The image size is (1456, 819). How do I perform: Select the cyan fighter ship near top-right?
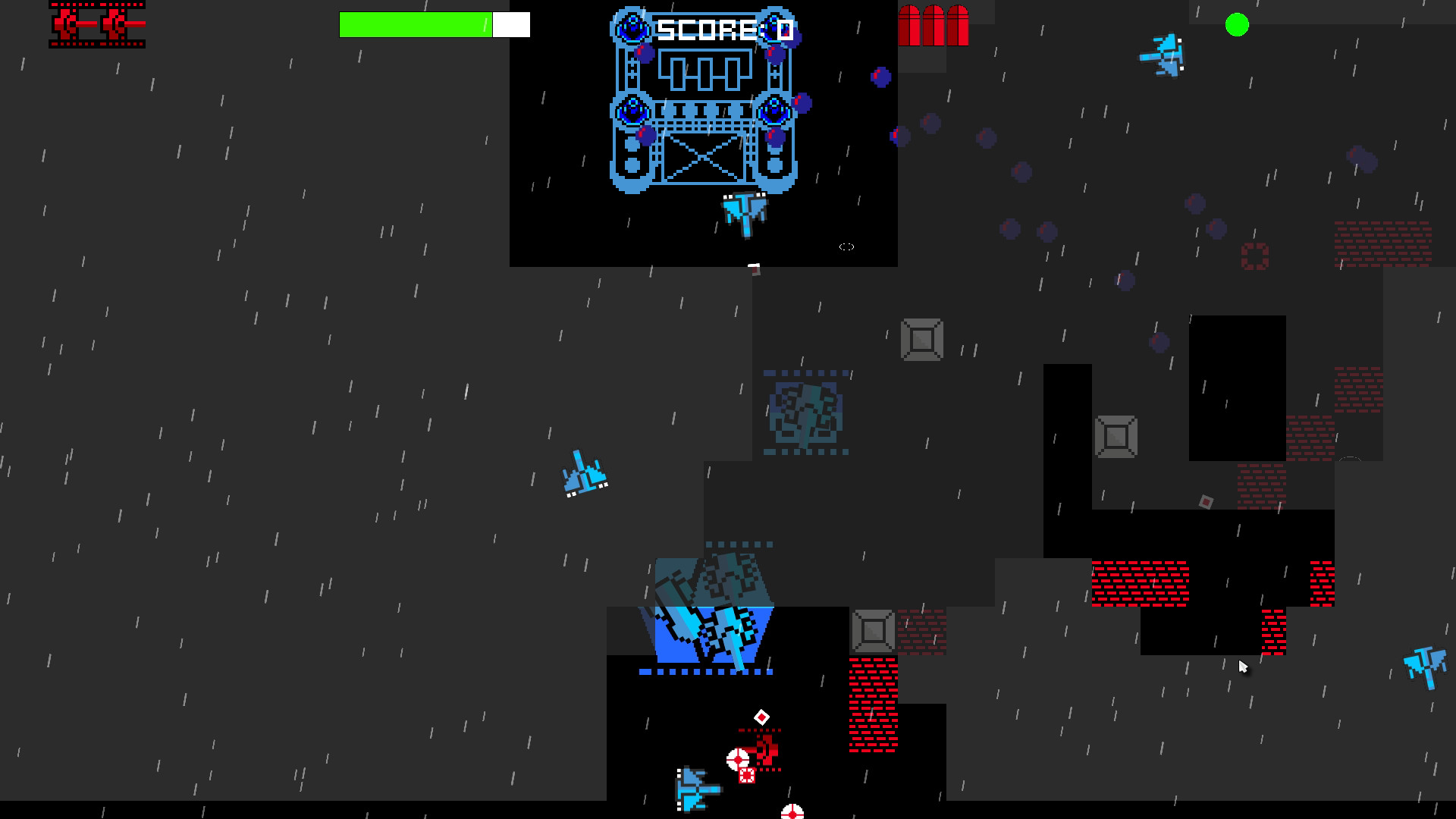(1162, 57)
